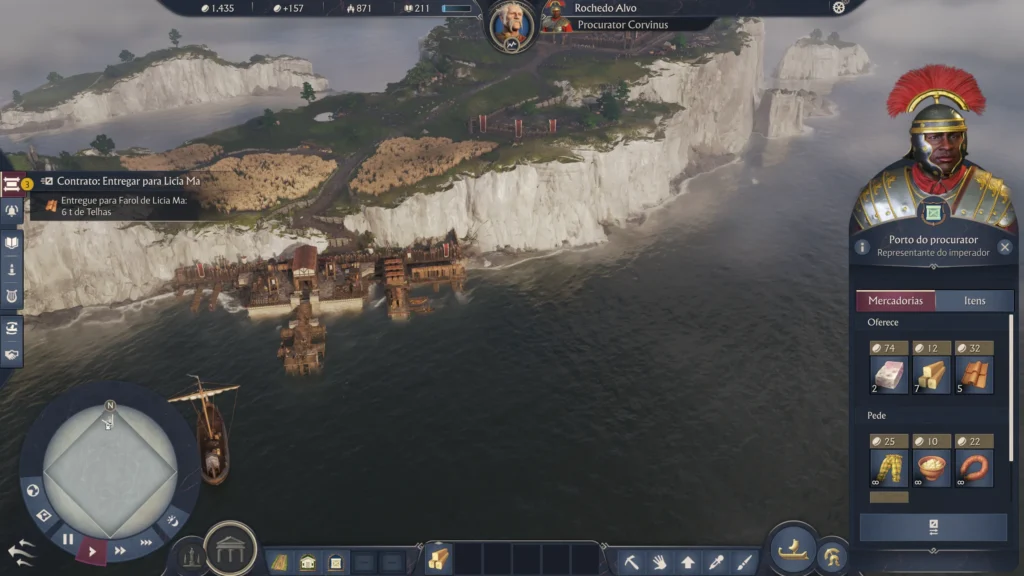Close the Porto do procurador panel
The image size is (1024, 576).
[1004, 247]
